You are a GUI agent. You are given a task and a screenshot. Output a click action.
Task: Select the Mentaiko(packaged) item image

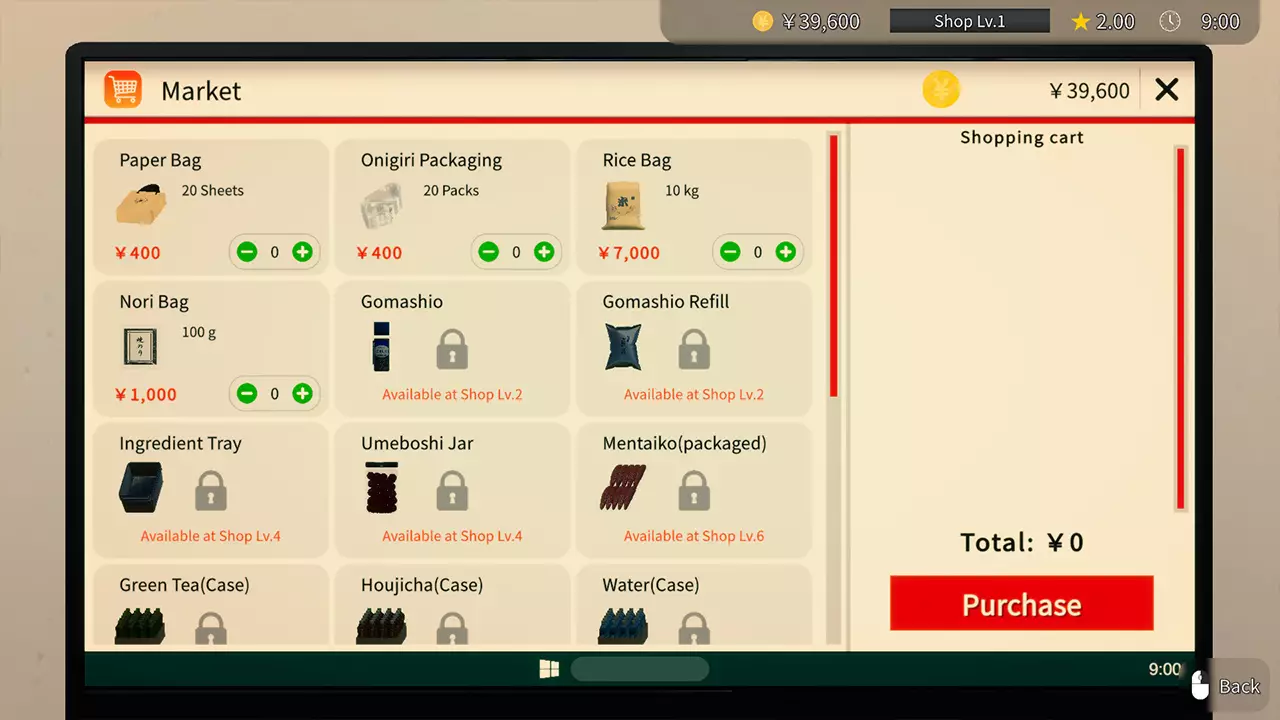point(623,489)
